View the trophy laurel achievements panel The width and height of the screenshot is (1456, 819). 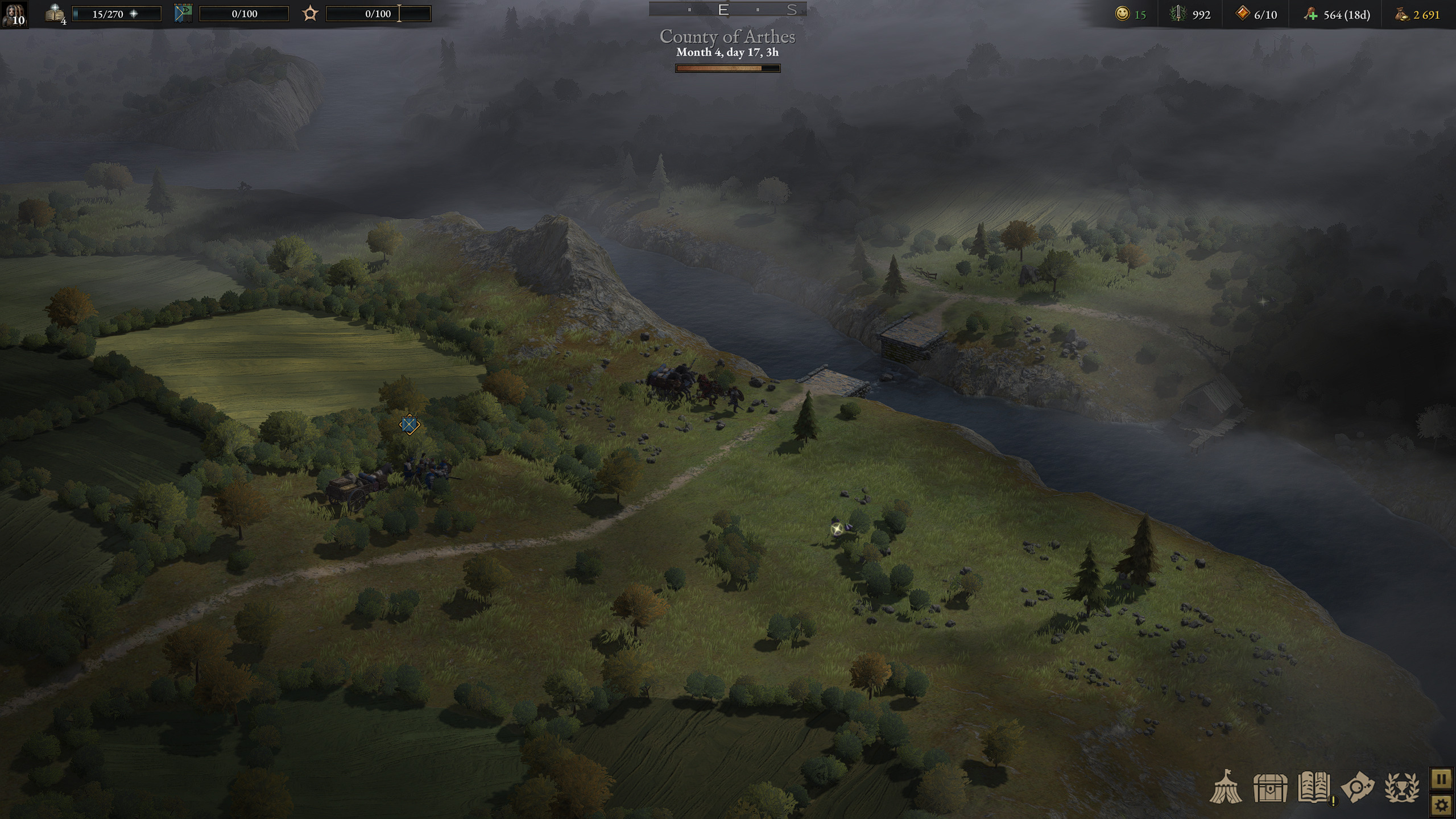pyautogui.click(x=1401, y=788)
